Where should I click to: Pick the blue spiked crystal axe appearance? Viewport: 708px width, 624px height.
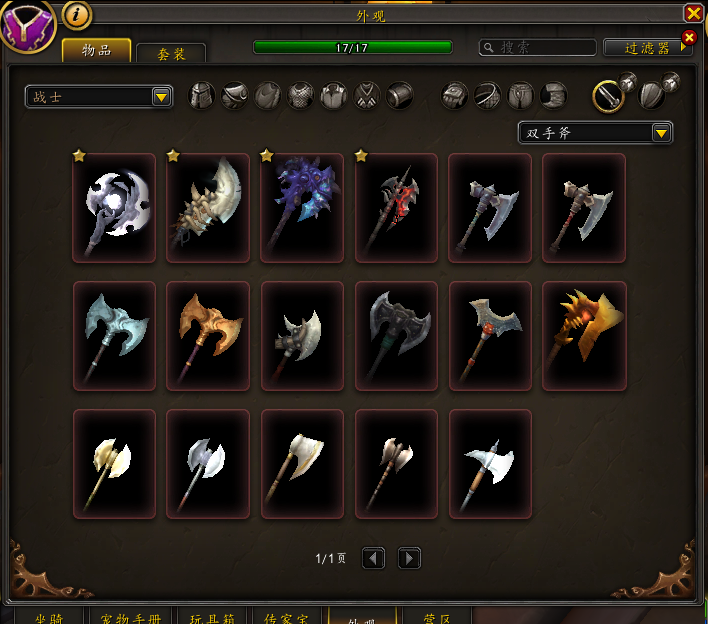(x=302, y=208)
